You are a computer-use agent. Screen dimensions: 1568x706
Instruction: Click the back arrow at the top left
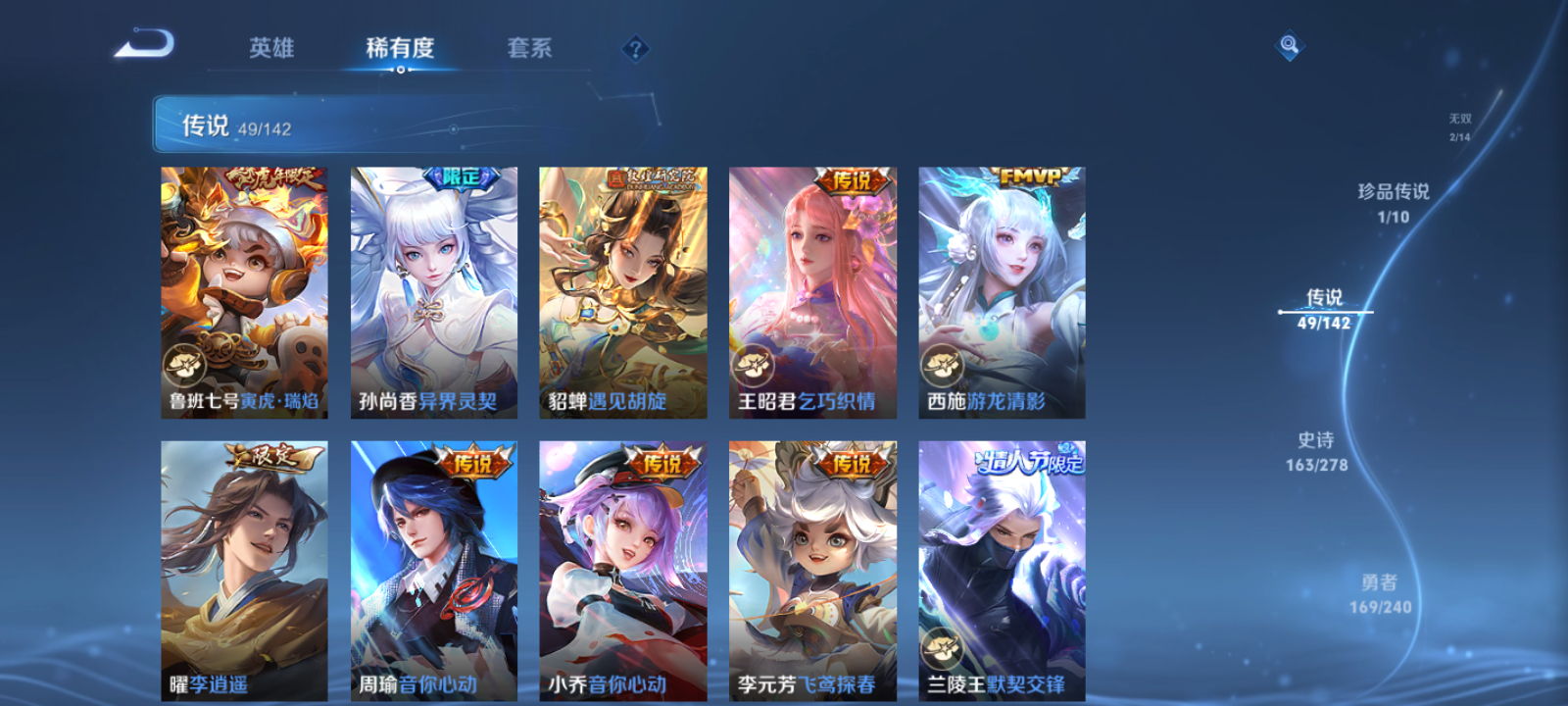[145, 41]
